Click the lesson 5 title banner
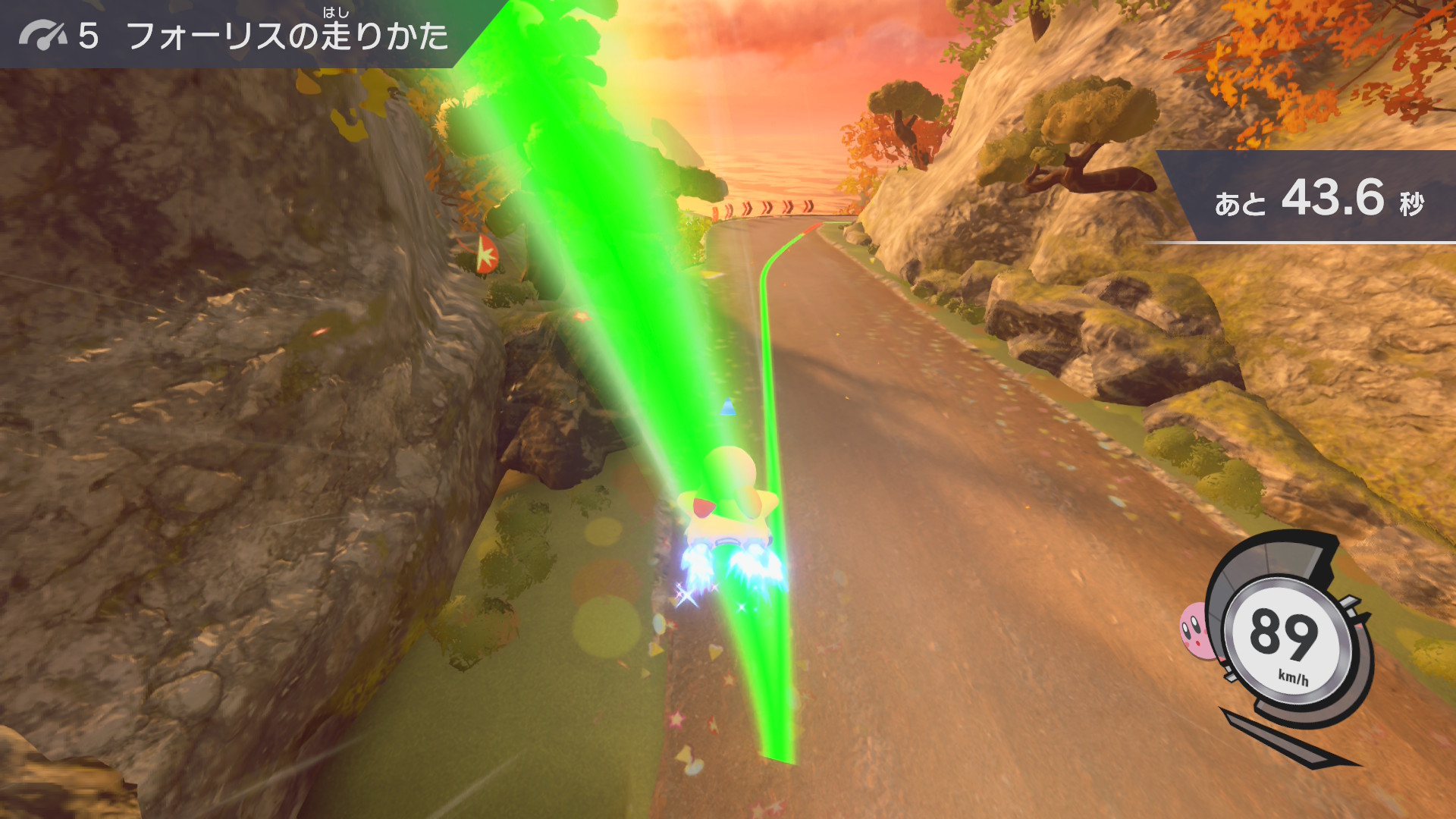Screen dimensions: 1456x819 (235, 35)
